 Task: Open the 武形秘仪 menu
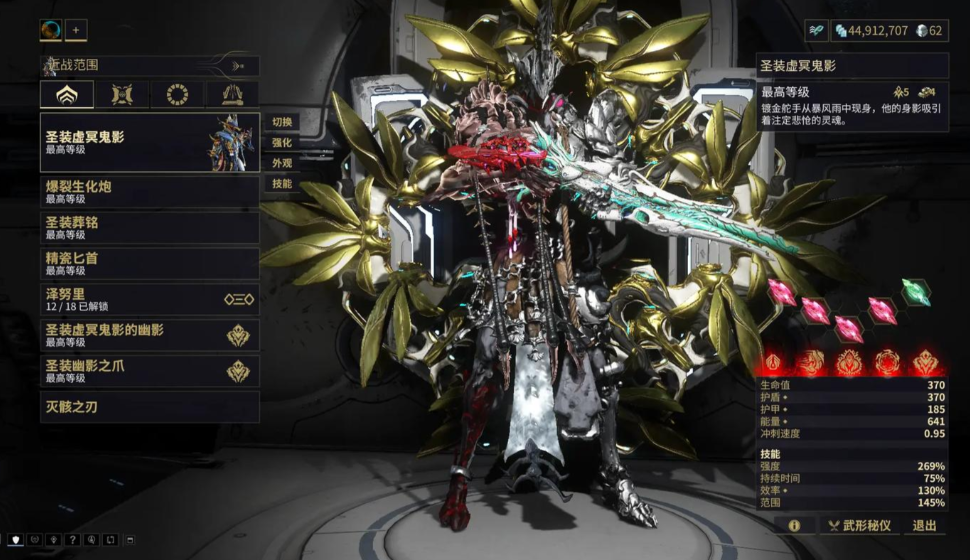click(861, 525)
